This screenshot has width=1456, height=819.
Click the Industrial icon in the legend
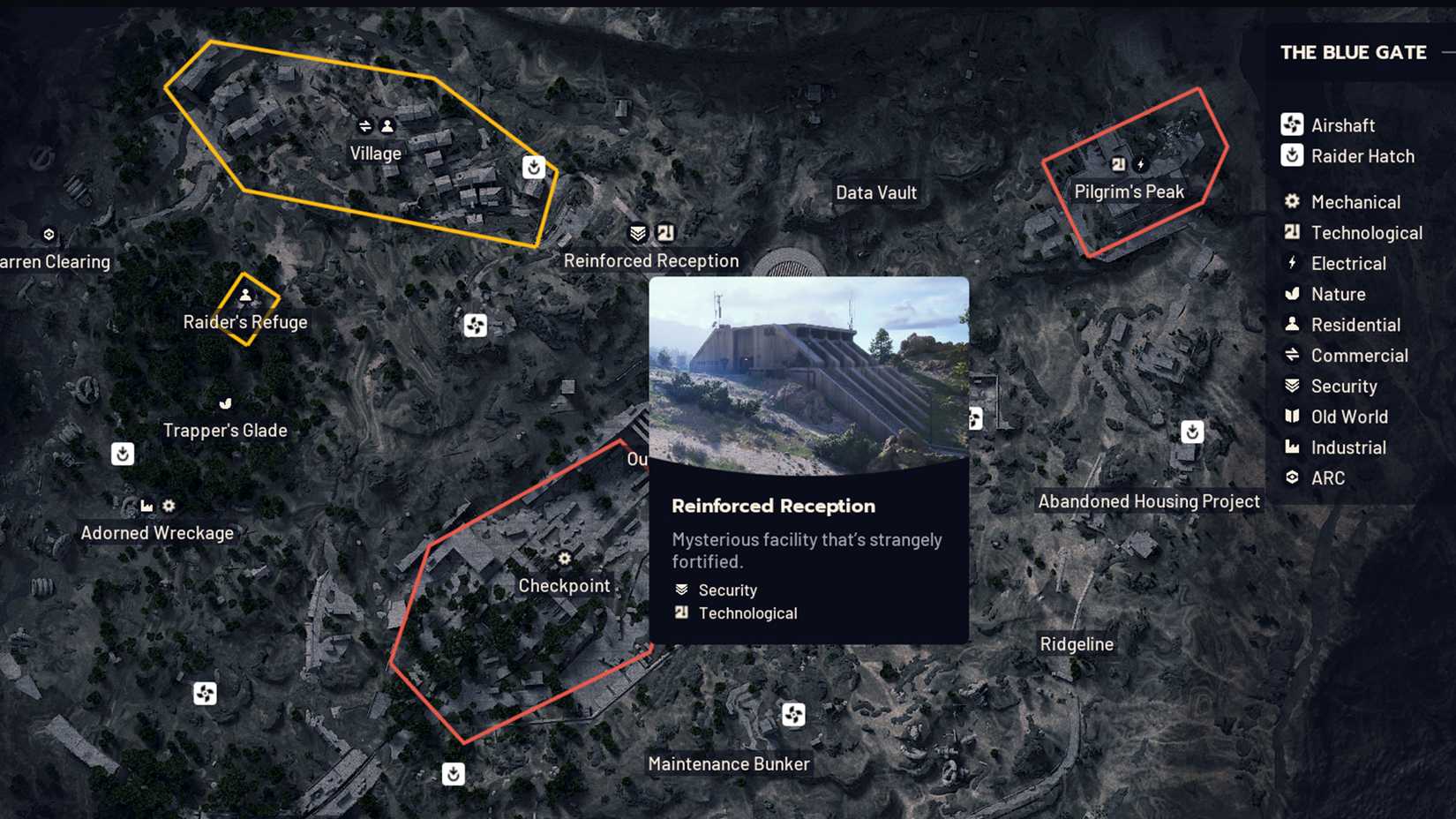[x=1292, y=447]
